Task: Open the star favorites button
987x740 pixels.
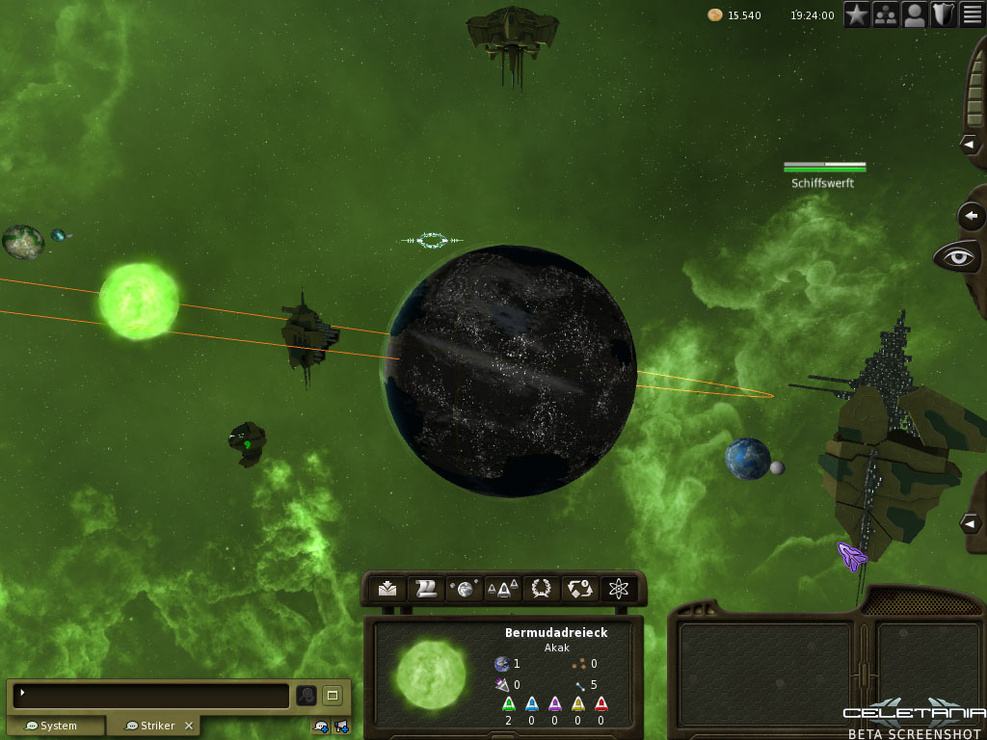Action: tap(857, 15)
